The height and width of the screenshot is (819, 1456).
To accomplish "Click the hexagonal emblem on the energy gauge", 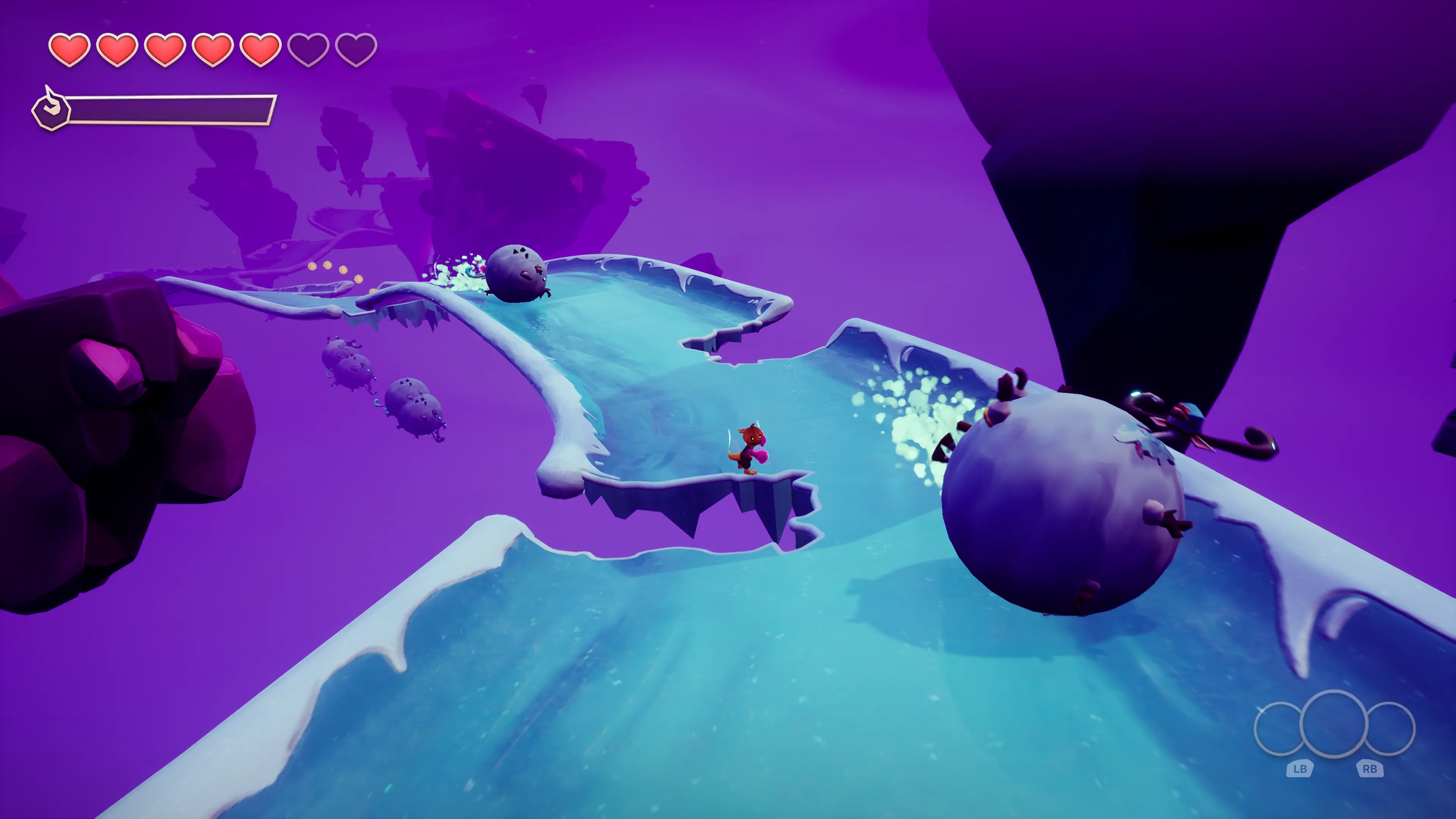I will [x=51, y=110].
